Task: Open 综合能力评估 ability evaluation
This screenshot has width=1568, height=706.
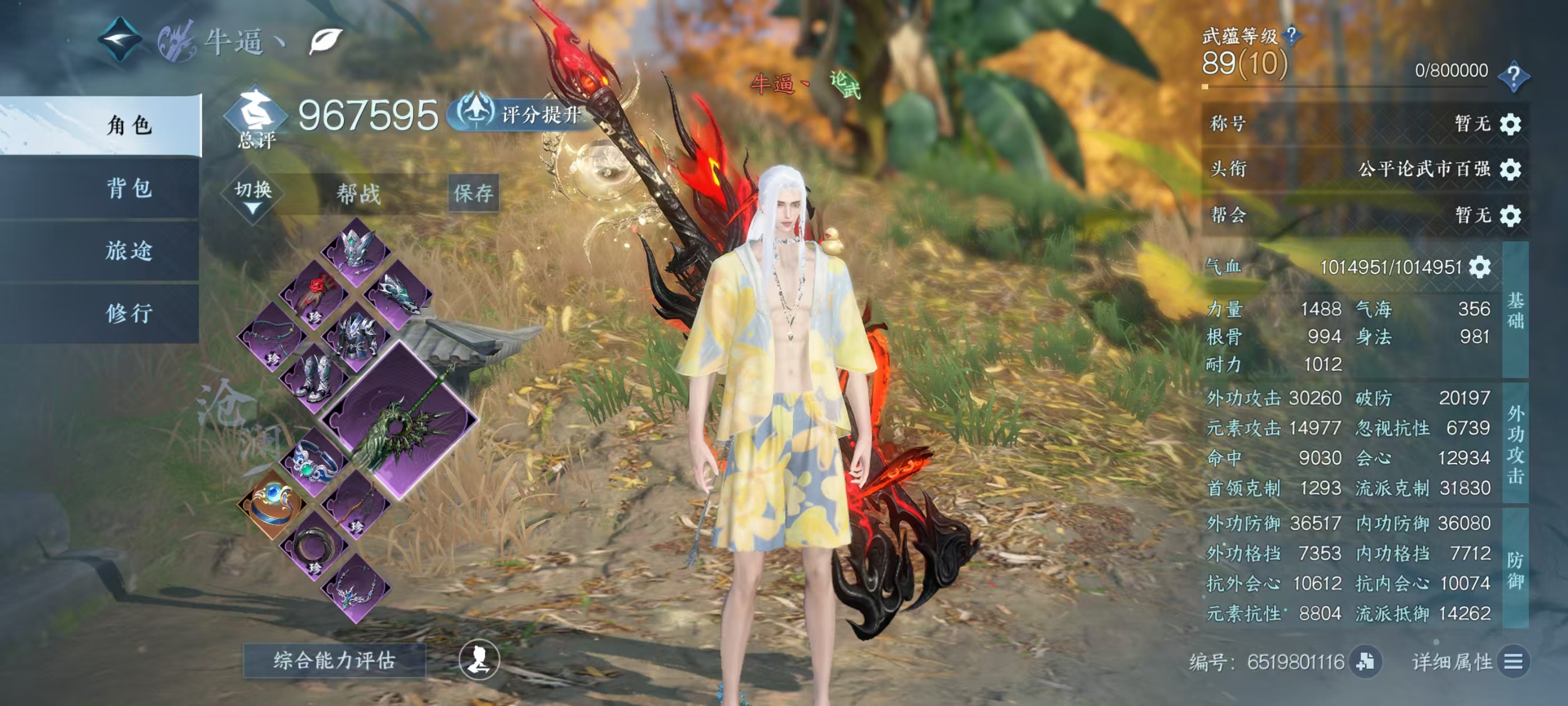Action: click(334, 660)
